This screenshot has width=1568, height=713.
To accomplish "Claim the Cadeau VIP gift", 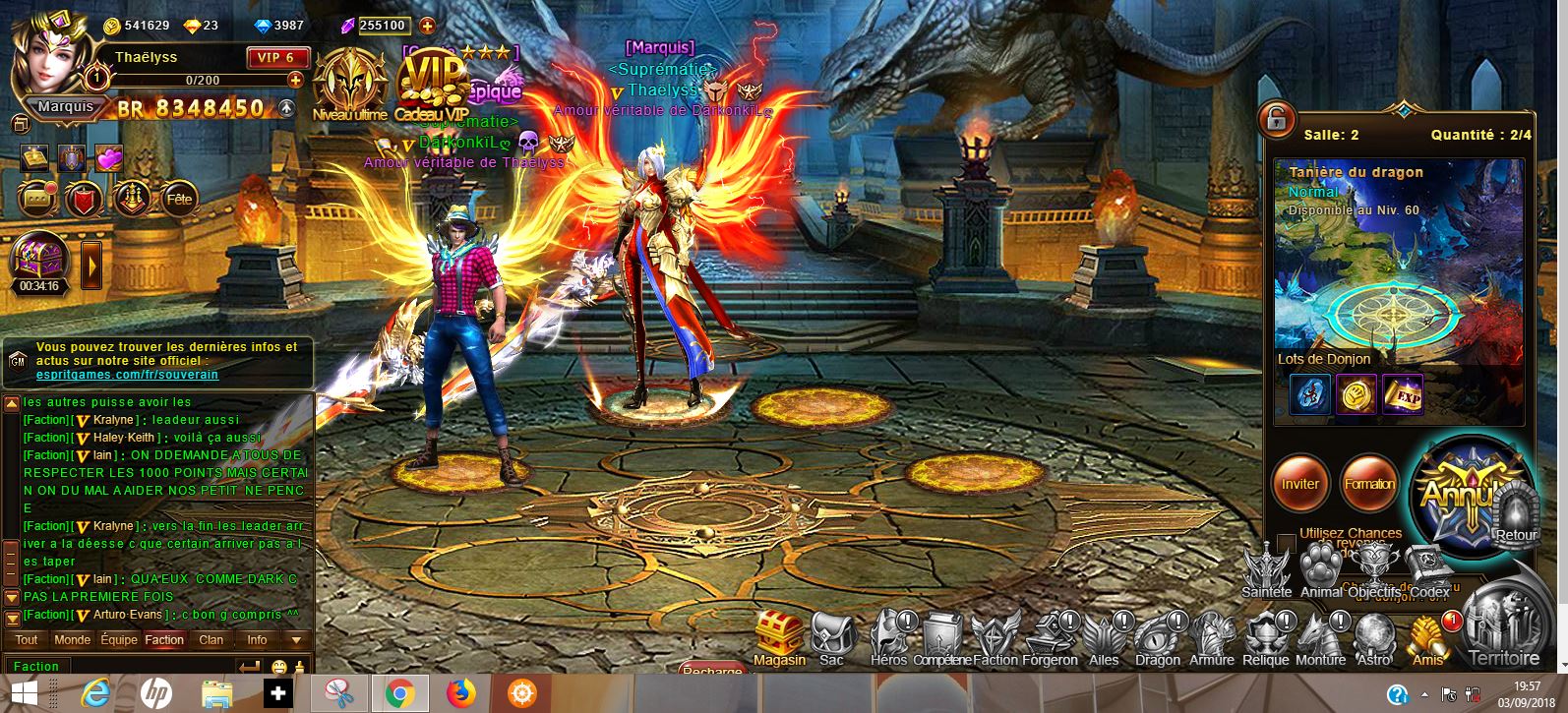I will (431, 89).
